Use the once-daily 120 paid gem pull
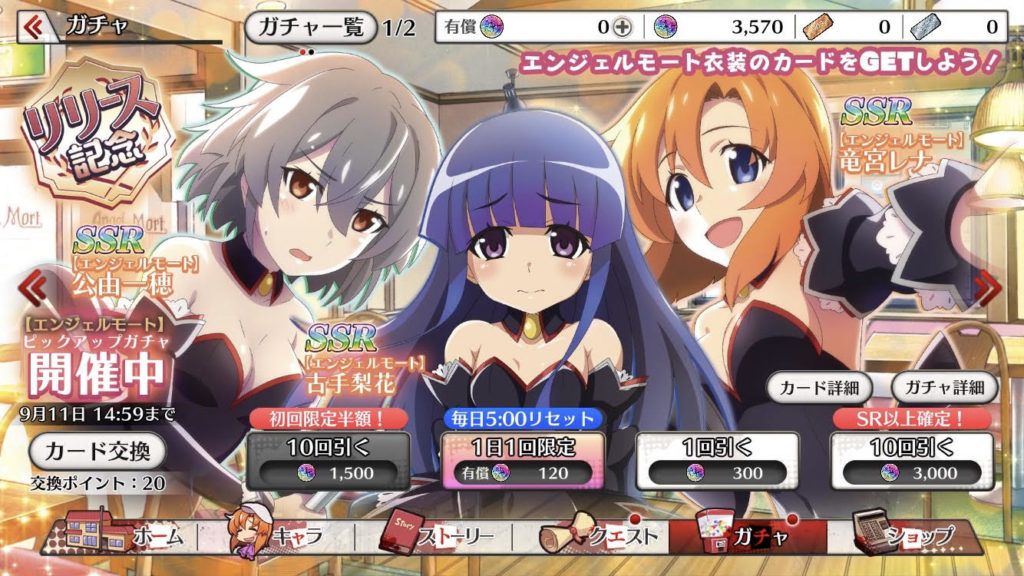 pos(510,460)
